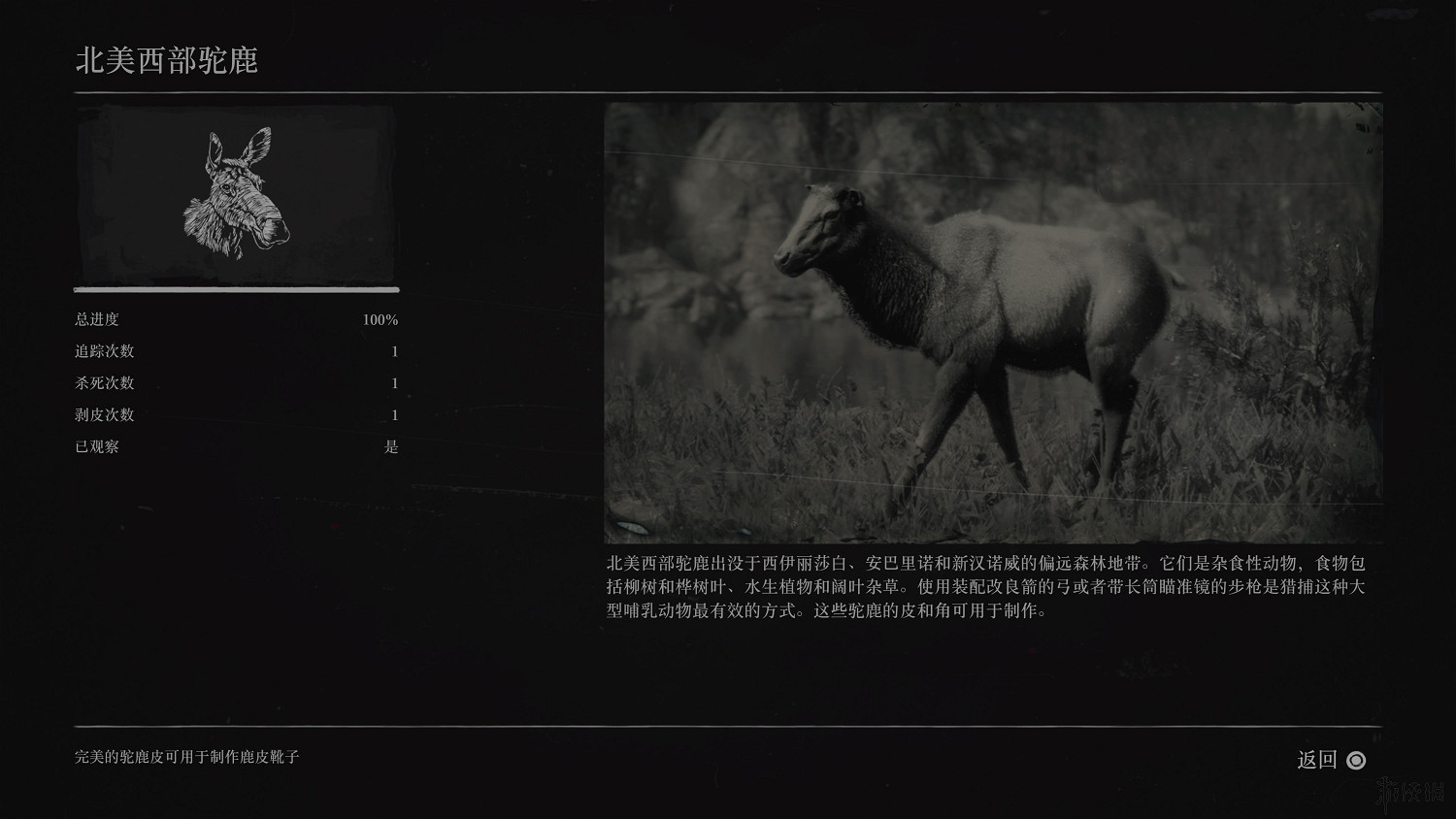Toggle the tracking completion marker
The image size is (1456, 819).
tap(393, 351)
